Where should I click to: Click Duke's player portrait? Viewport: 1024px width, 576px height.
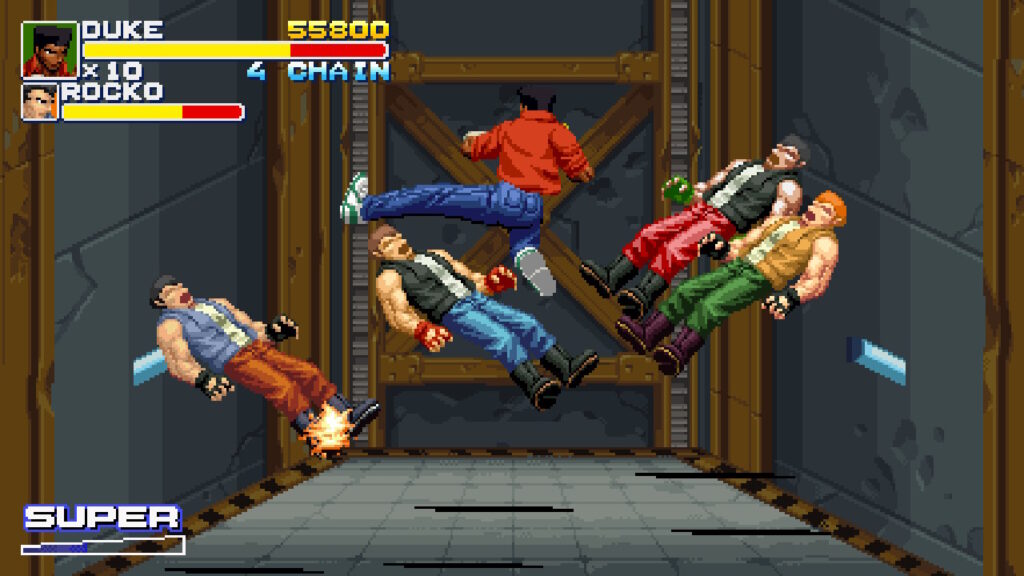[49, 50]
